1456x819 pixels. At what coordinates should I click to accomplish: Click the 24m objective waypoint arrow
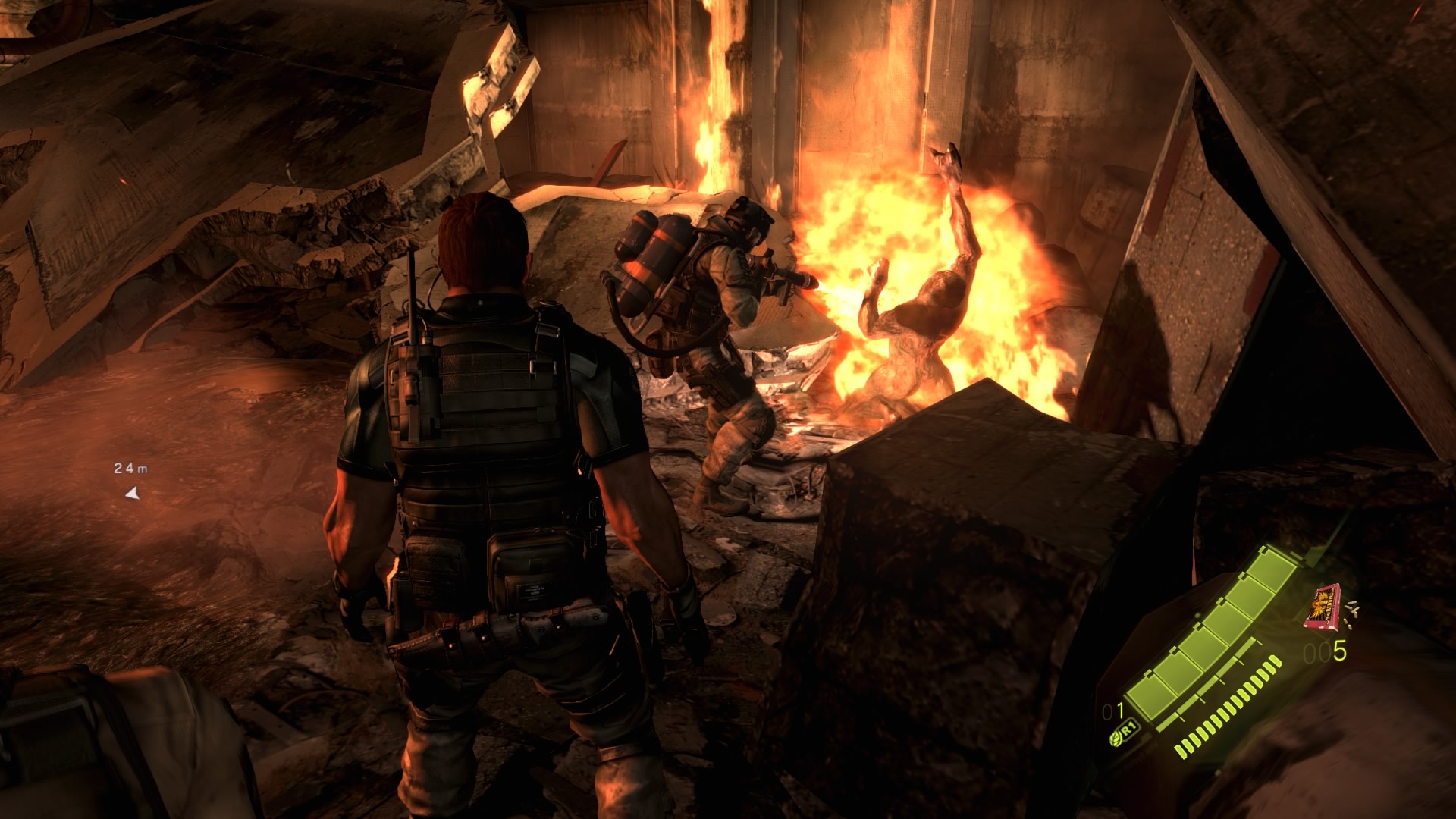pos(133,494)
